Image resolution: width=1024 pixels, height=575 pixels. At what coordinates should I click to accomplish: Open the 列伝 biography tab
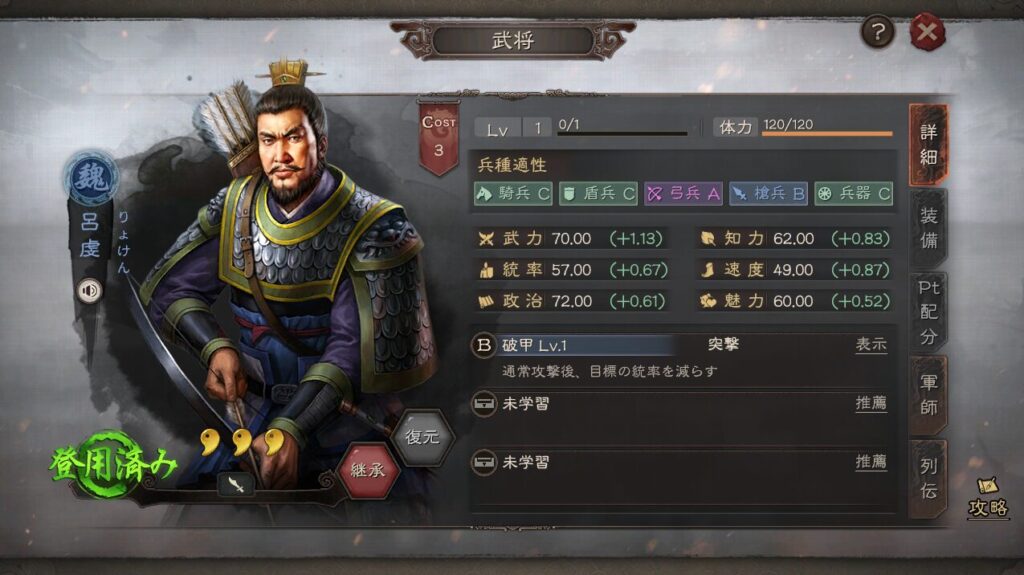tap(928, 478)
